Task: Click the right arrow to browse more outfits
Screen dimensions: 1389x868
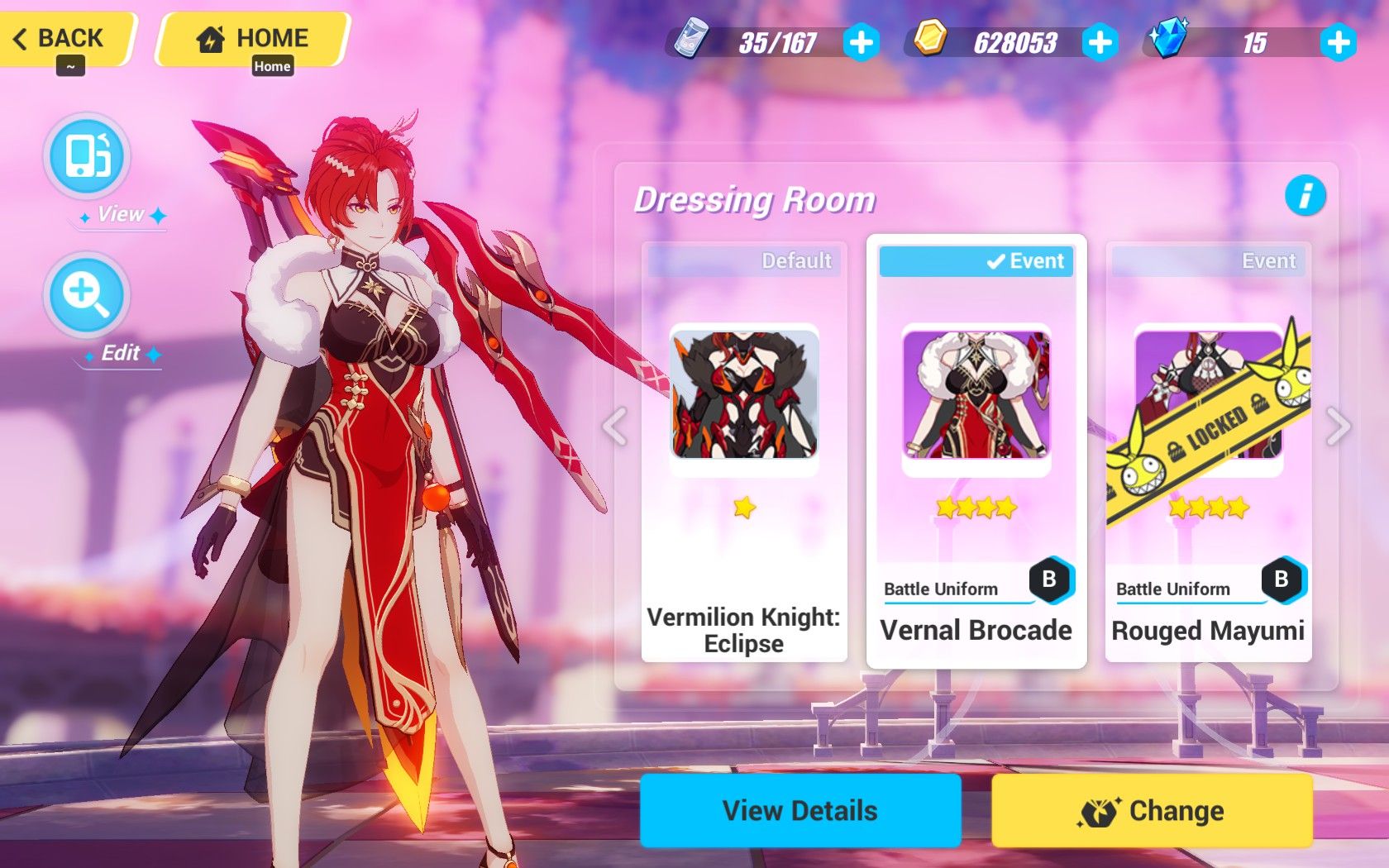Action: pos(1338,427)
